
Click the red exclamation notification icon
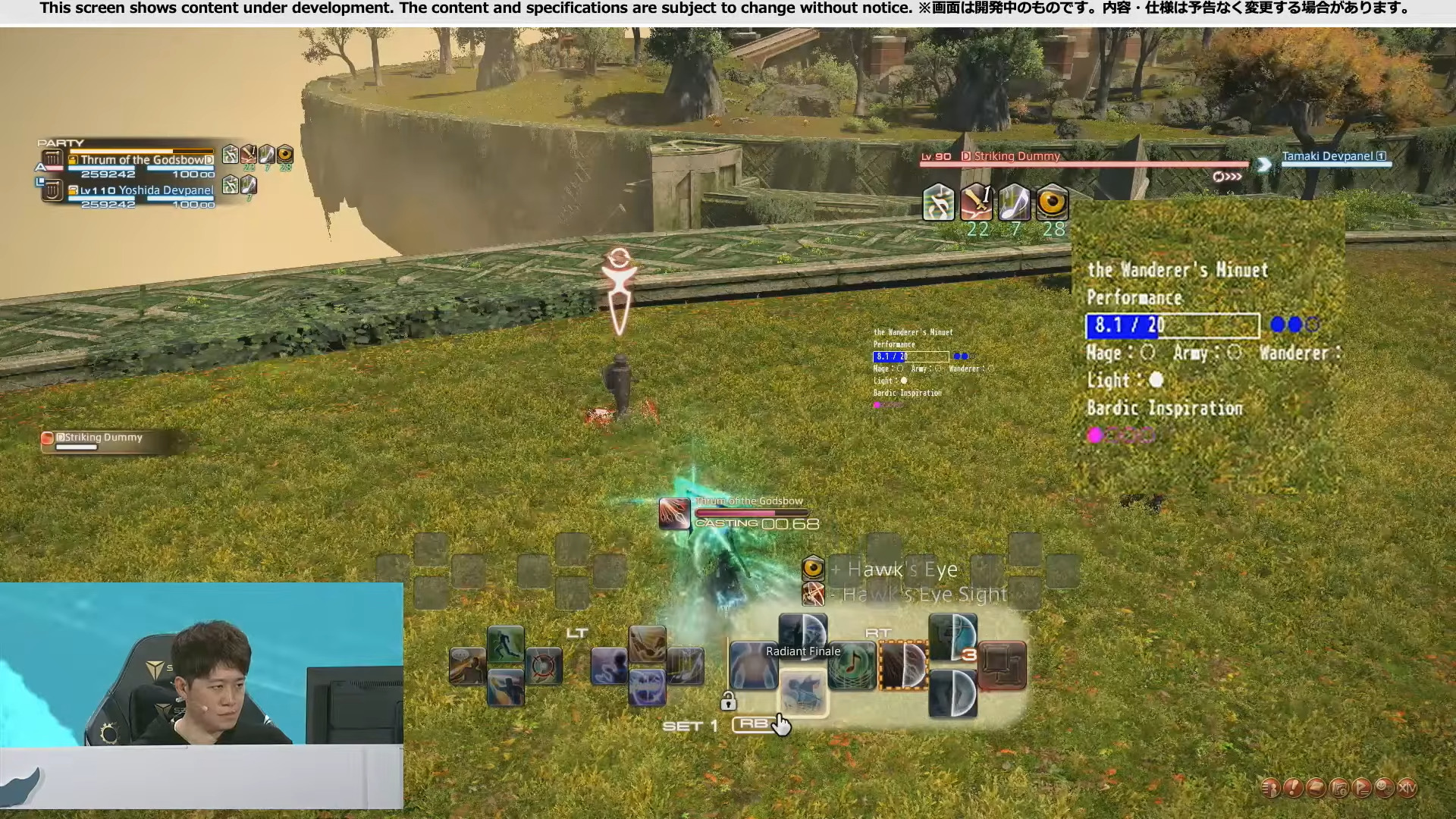click(1292, 789)
